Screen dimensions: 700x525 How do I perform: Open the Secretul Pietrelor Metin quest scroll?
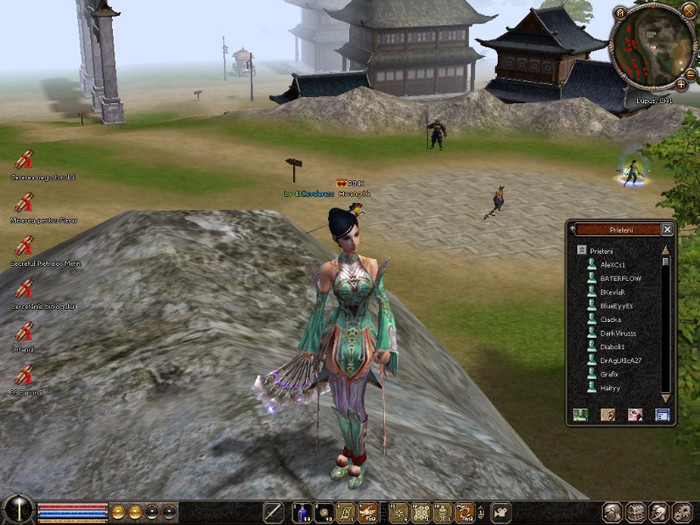25,244
